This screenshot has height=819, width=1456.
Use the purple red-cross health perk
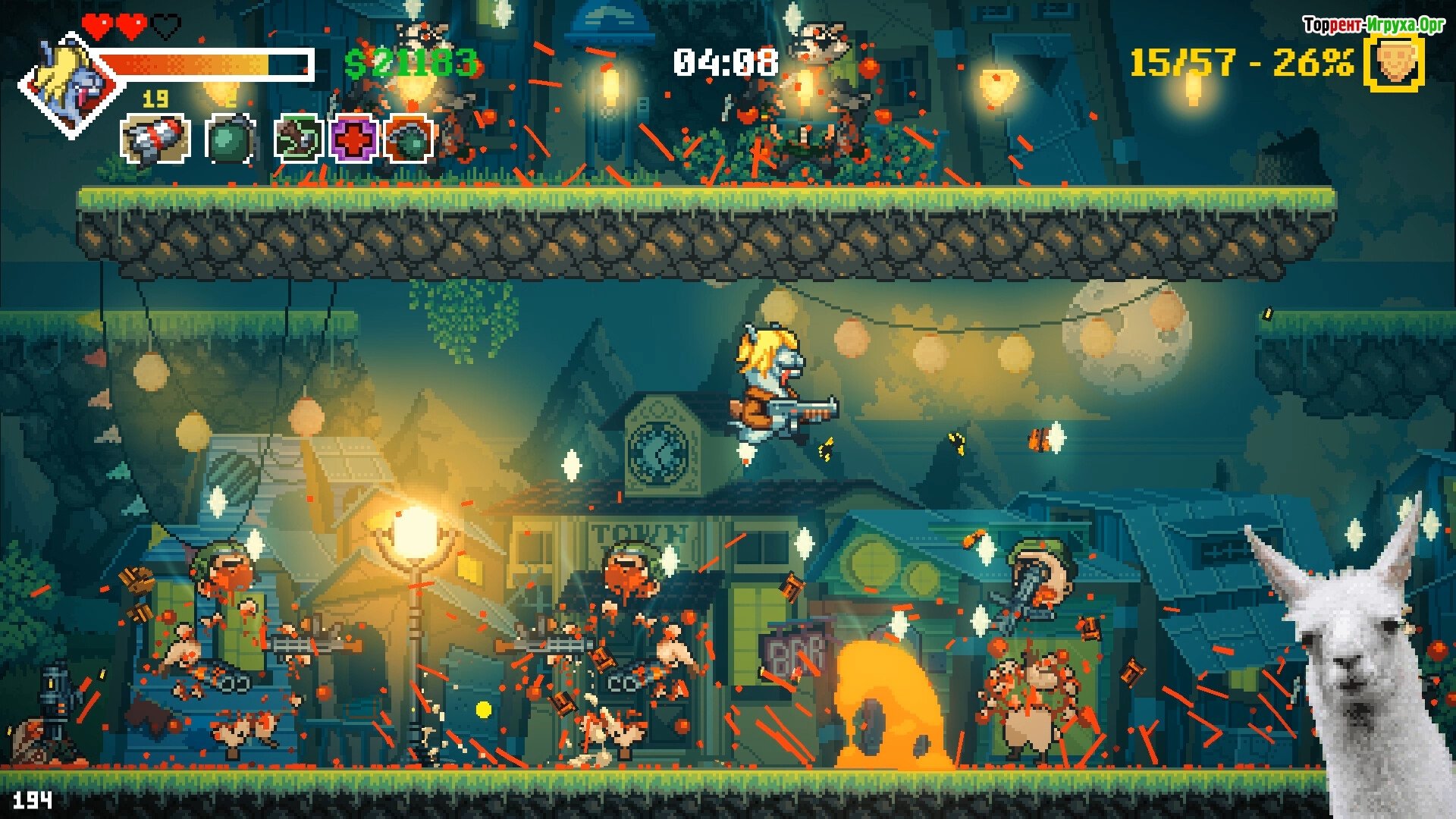(x=353, y=139)
